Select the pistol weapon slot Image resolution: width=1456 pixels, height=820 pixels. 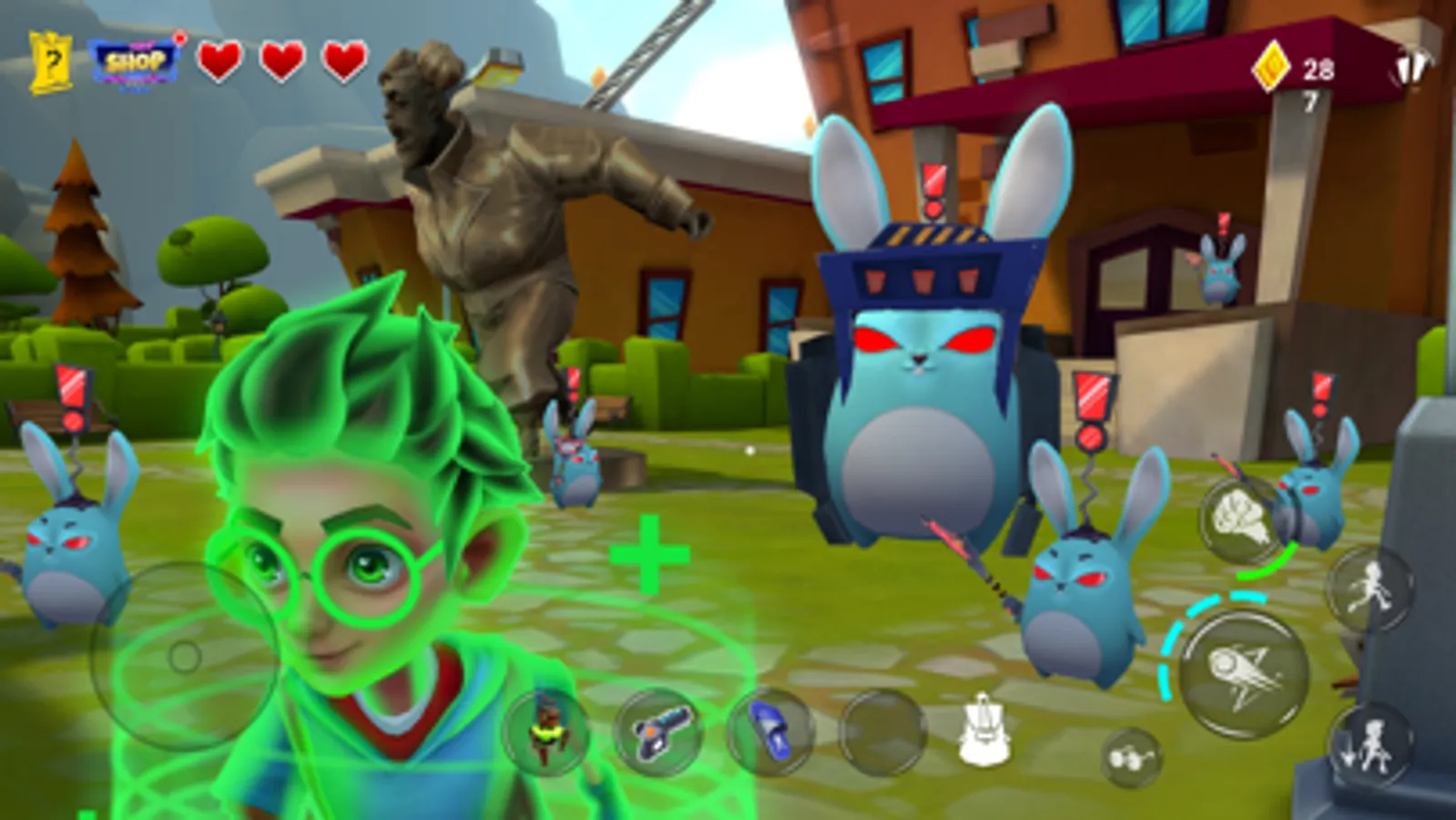[x=660, y=733]
